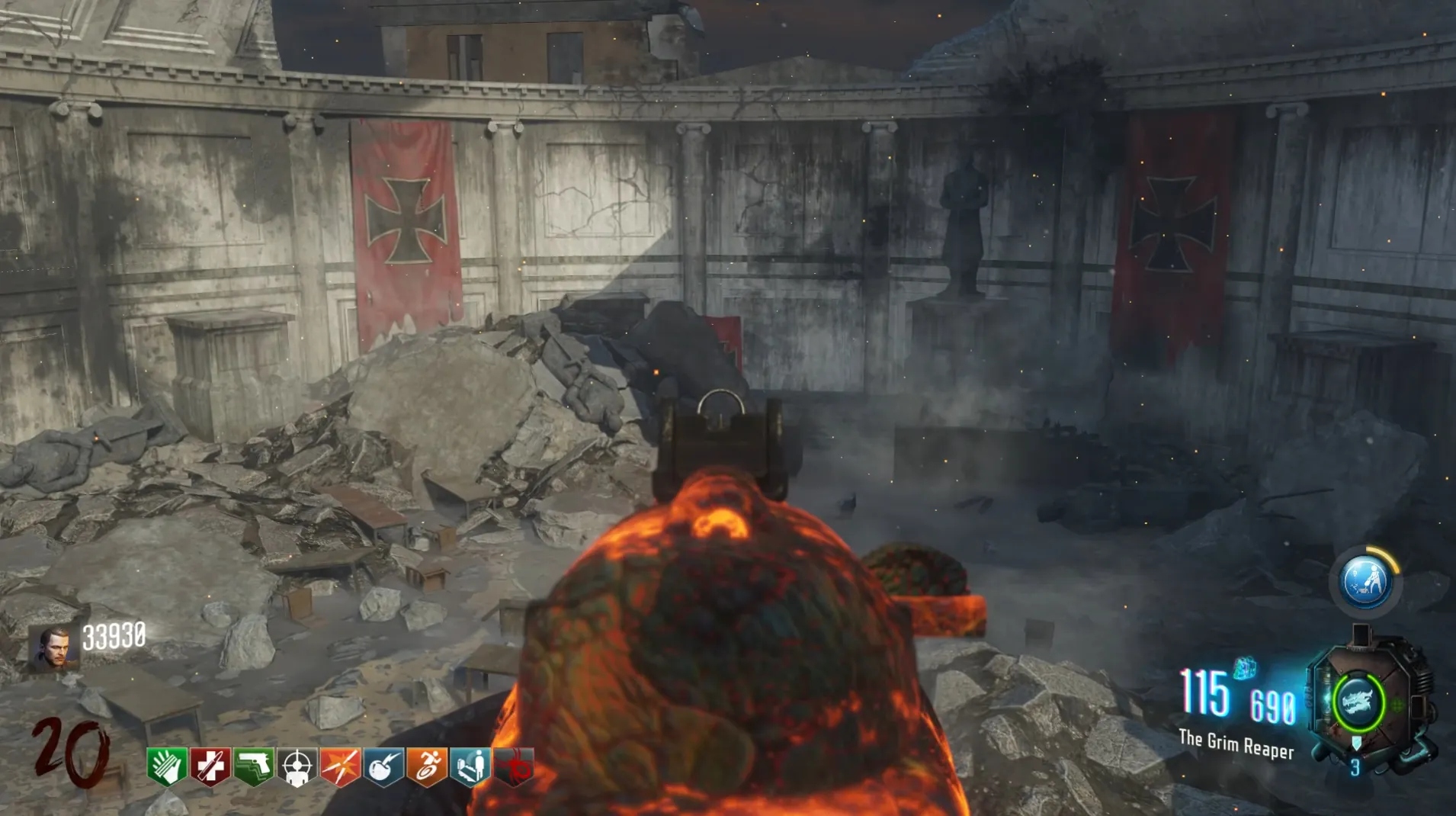The image size is (1456, 816).
Task: Select the orange running man Stamin-Up perk
Action: (x=428, y=766)
